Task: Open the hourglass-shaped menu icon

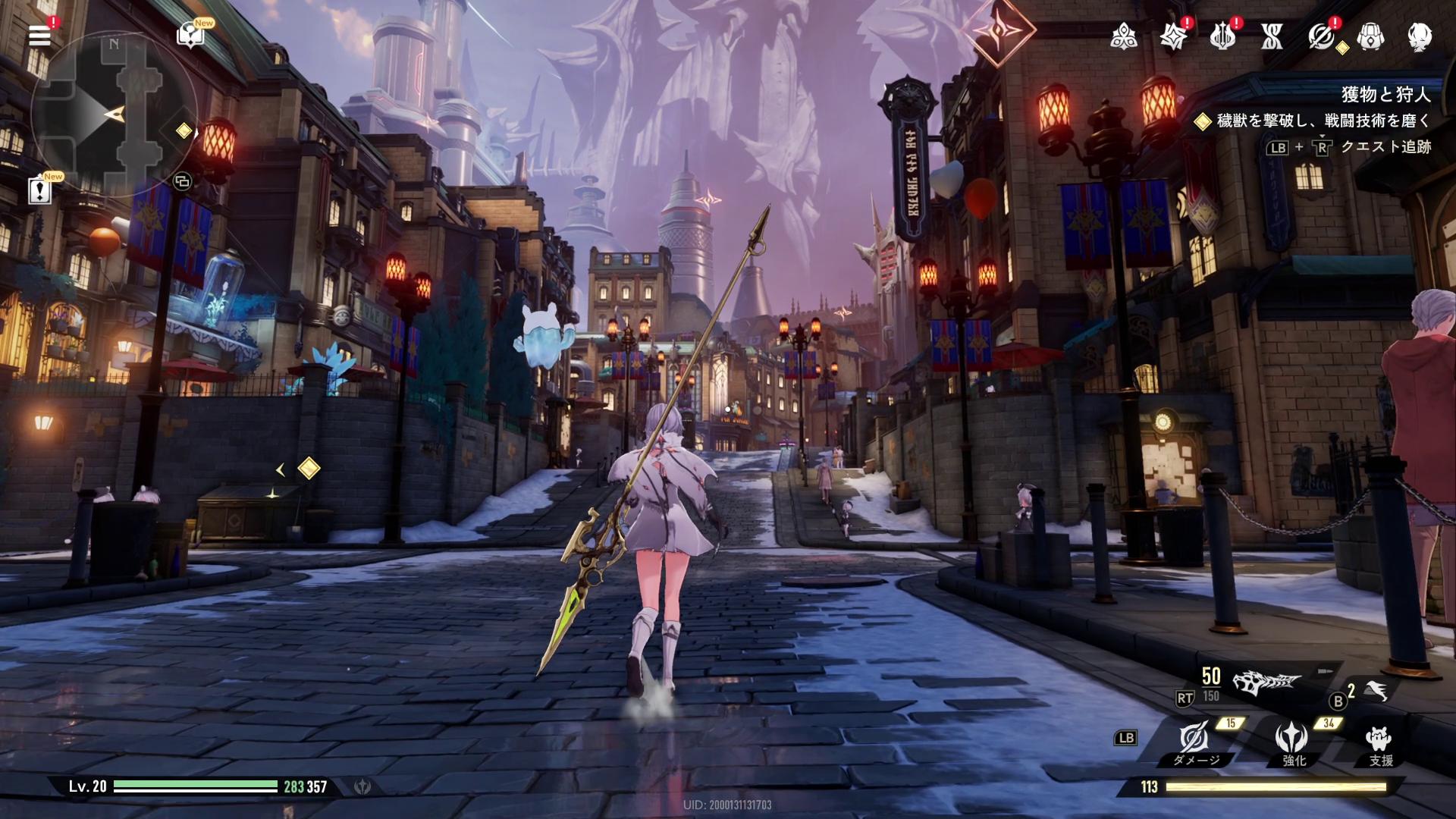Action: (x=1272, y=36)
